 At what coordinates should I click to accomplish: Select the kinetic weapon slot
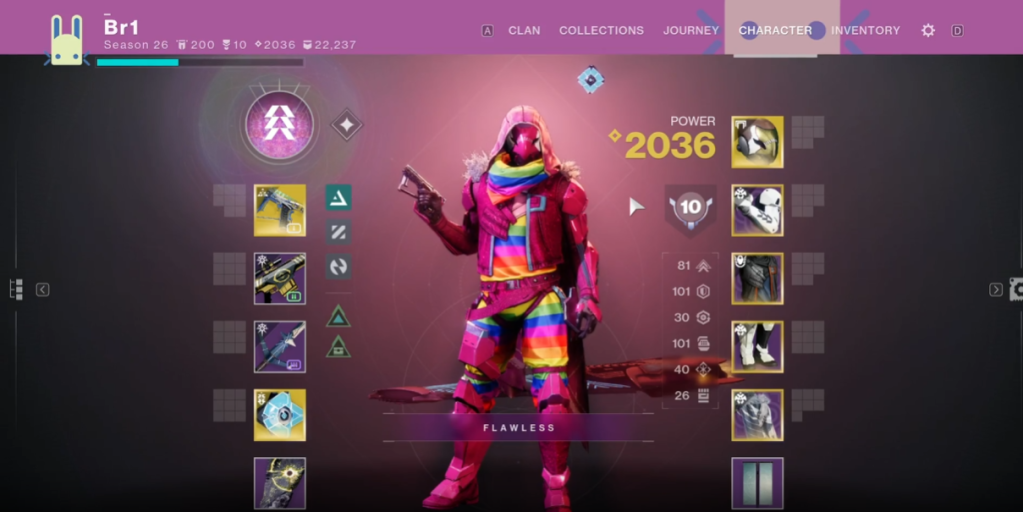[x=279, y=210]
